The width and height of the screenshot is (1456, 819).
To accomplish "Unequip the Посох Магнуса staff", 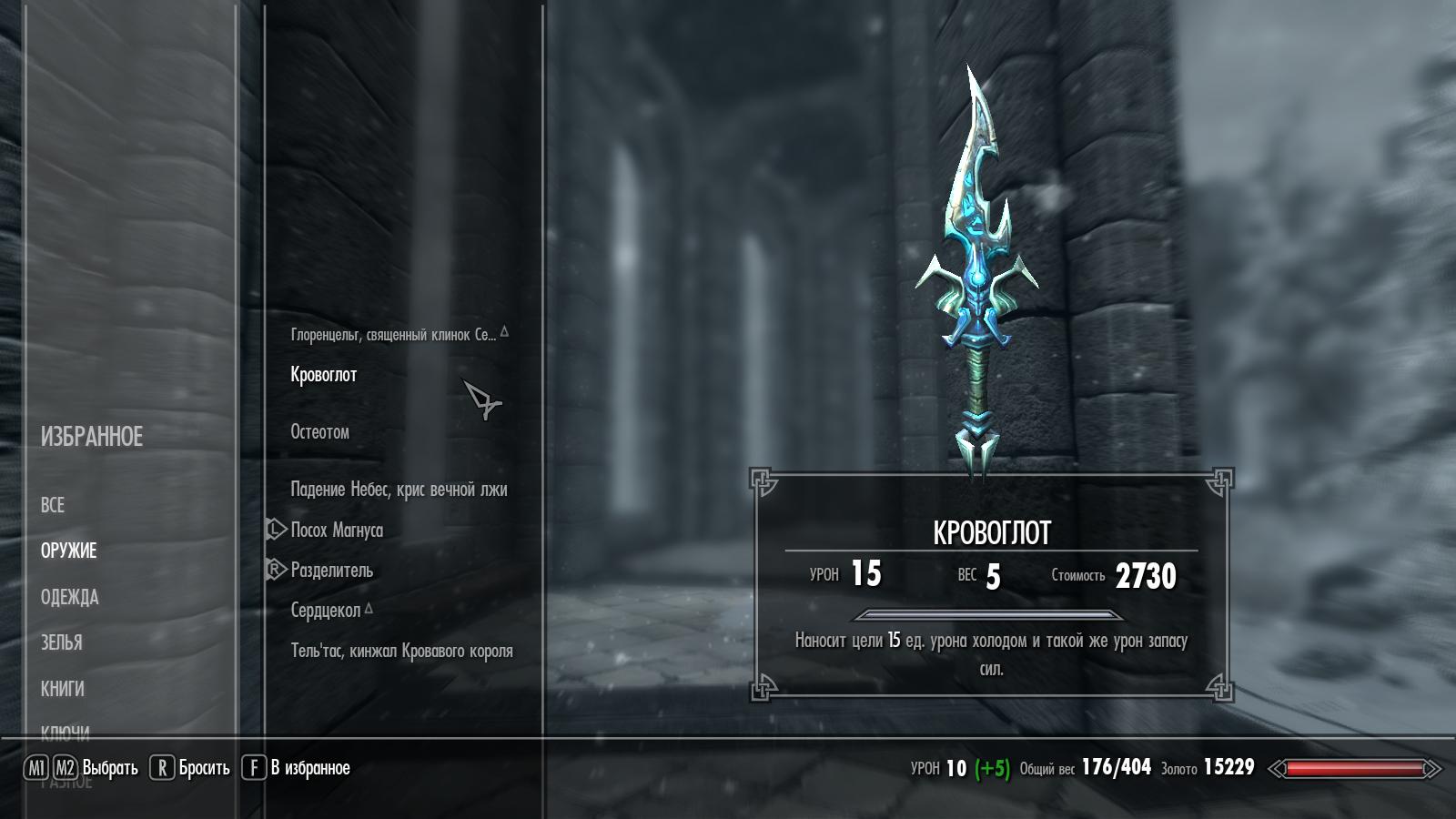I will 339,529.
